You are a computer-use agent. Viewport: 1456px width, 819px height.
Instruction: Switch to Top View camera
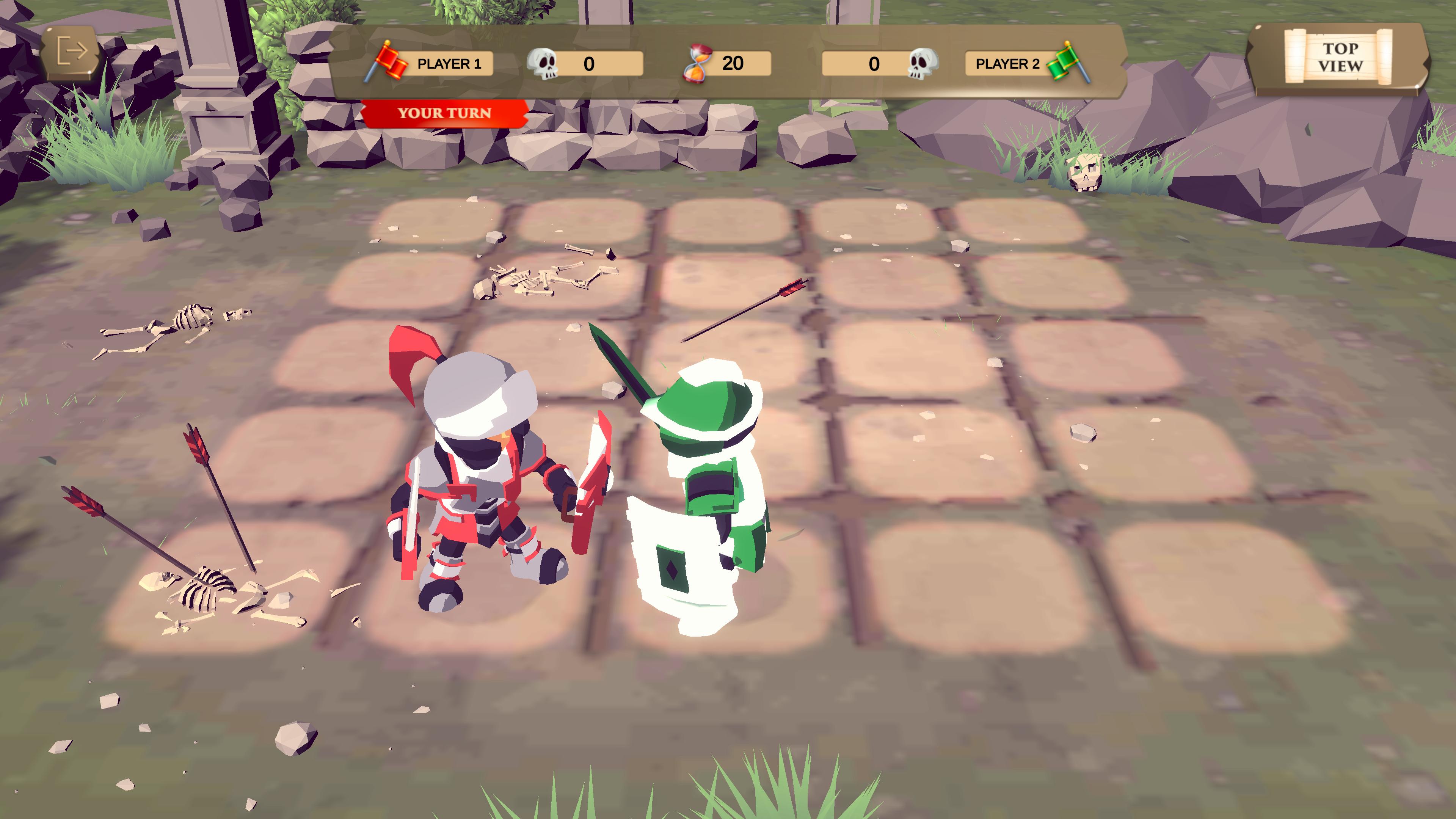pos(1339,57)
